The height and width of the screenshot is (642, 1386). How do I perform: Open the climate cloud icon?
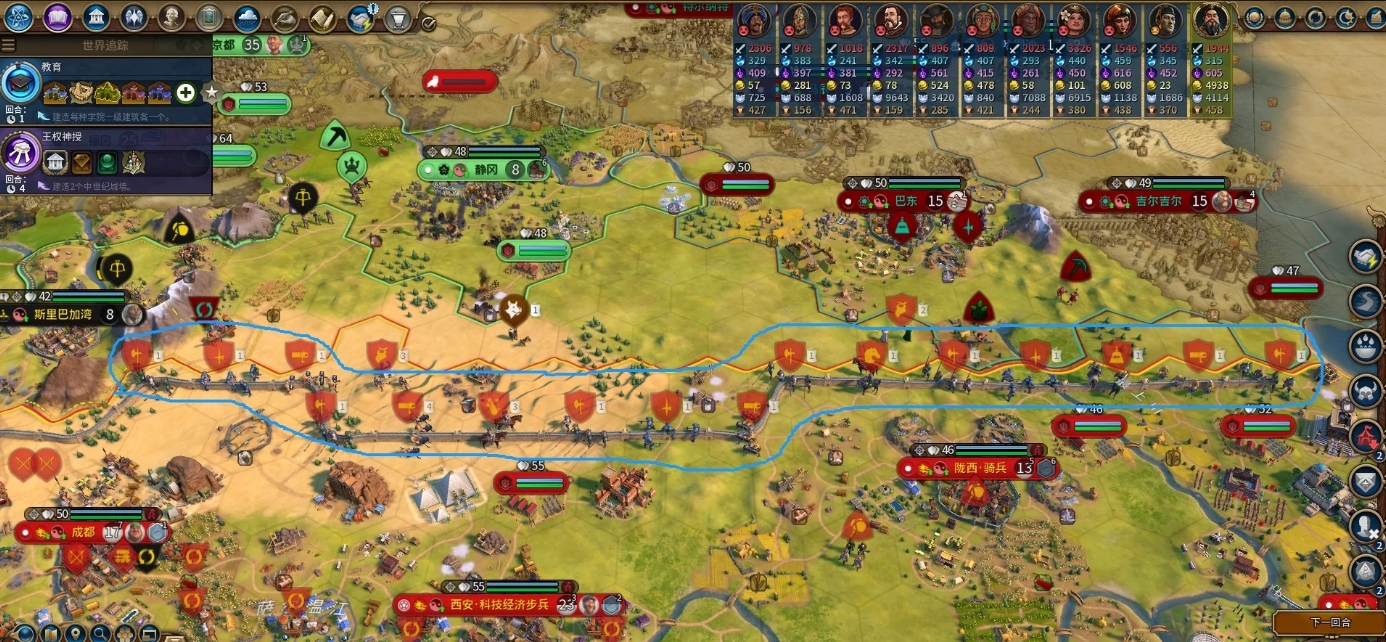point(247,17)
